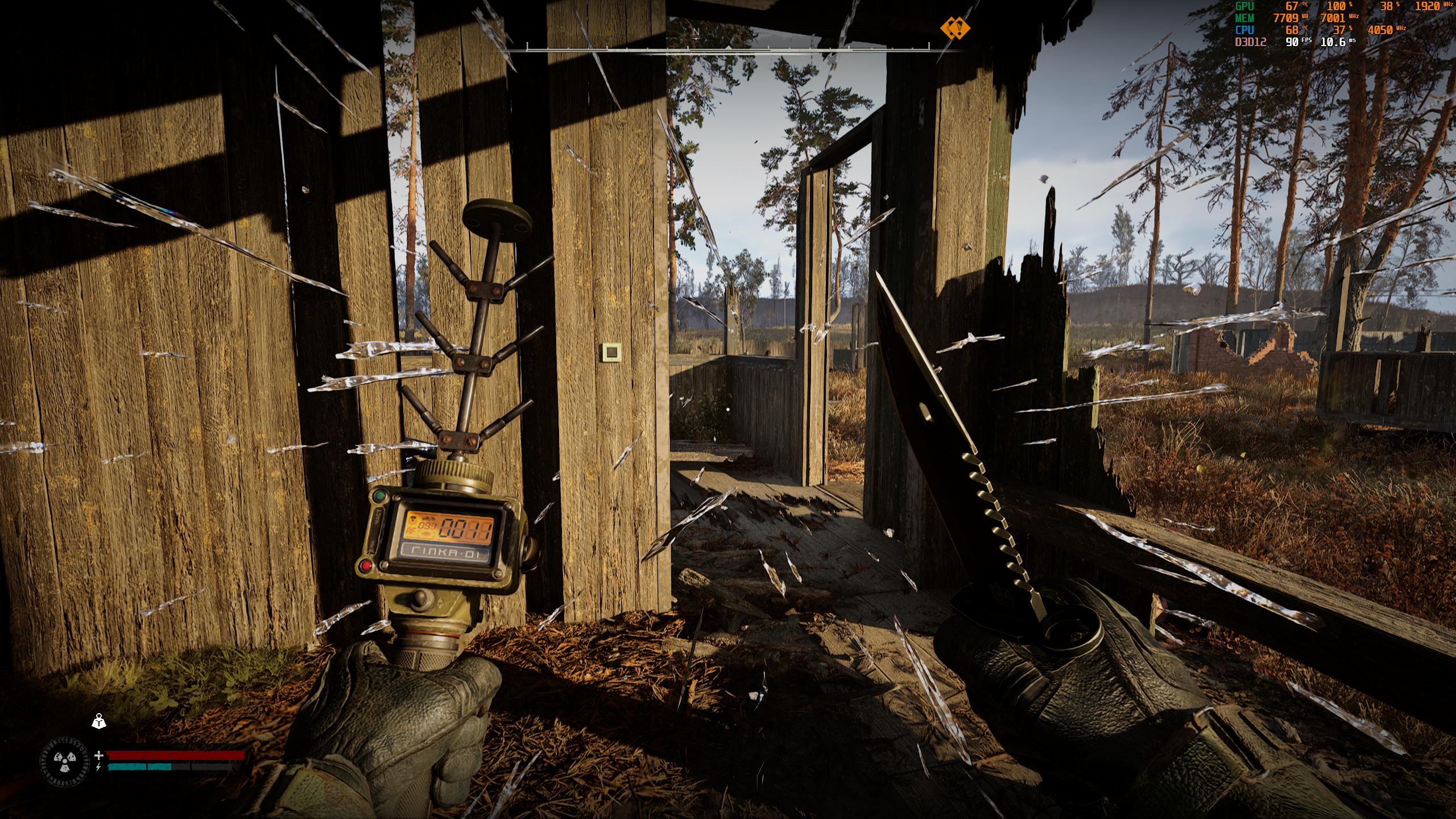Click the white carry weight icon
The height and width of the screenshot is (819, 1456).
coord(100,721)
